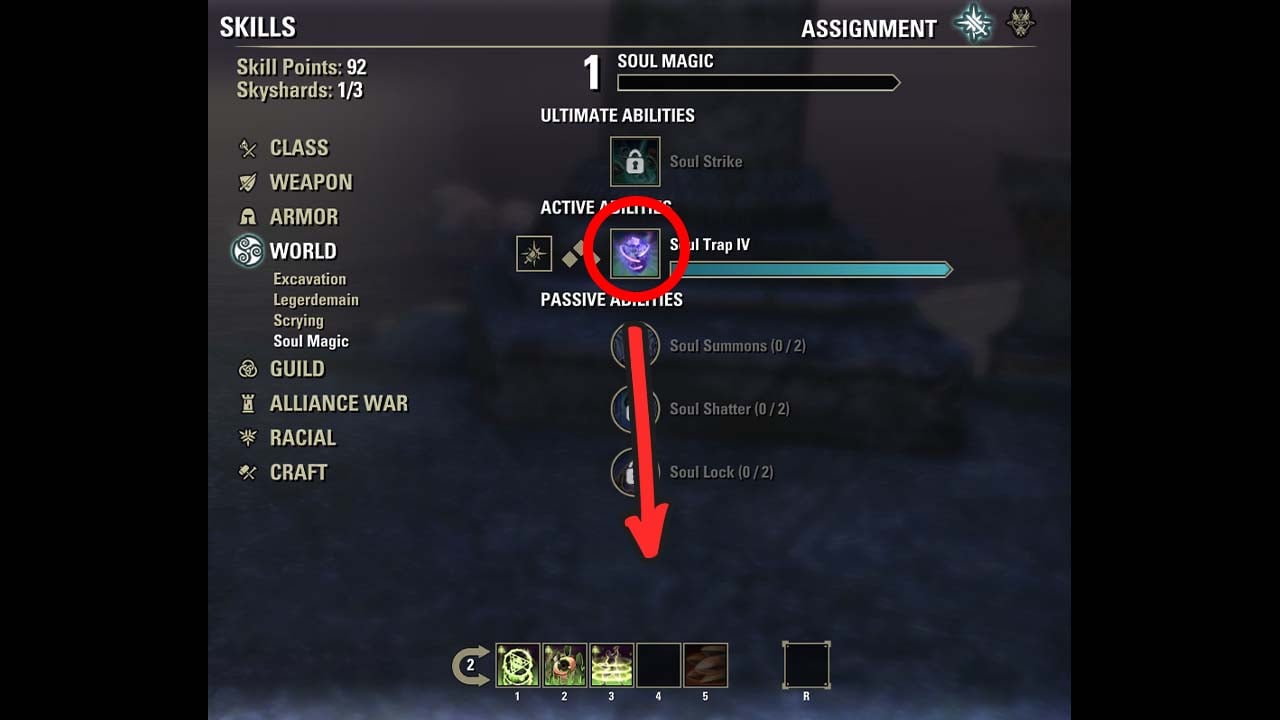Expand the Weapon skill category
Viewport: 1280px width, 720px height.
pyautogui.click(x=310, y=182)
